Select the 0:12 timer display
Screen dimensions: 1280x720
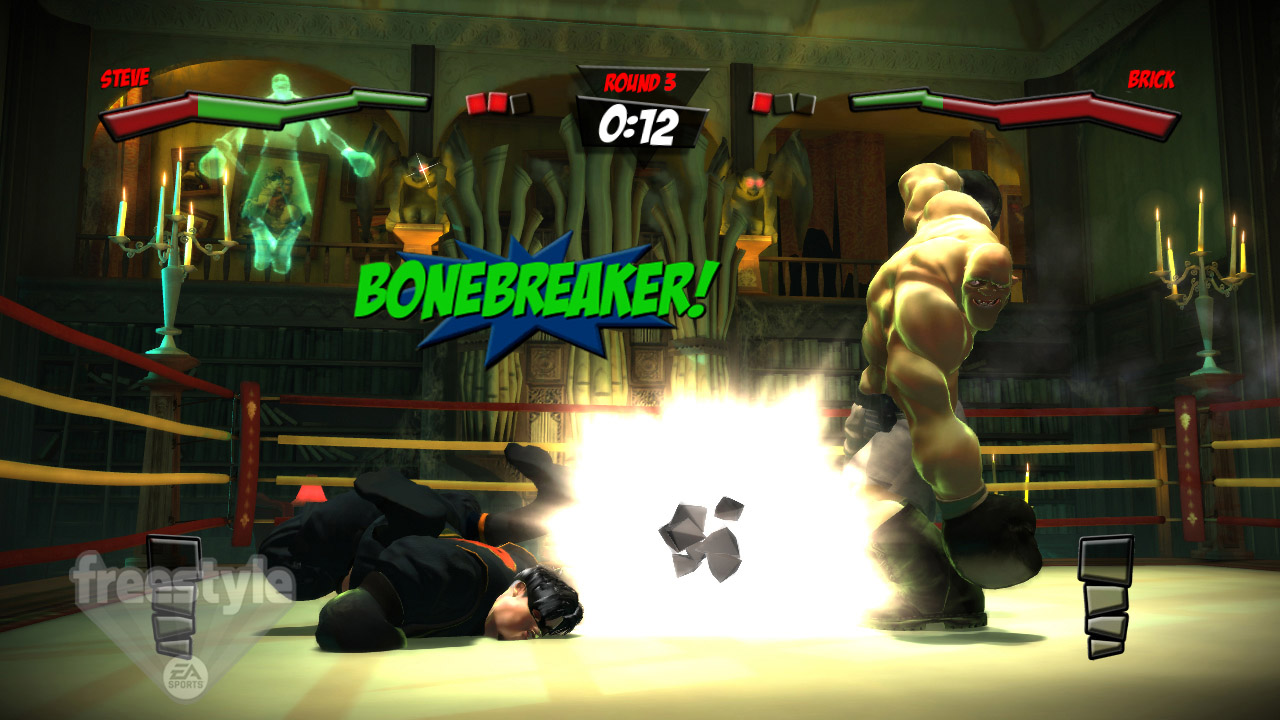point(640,125)
